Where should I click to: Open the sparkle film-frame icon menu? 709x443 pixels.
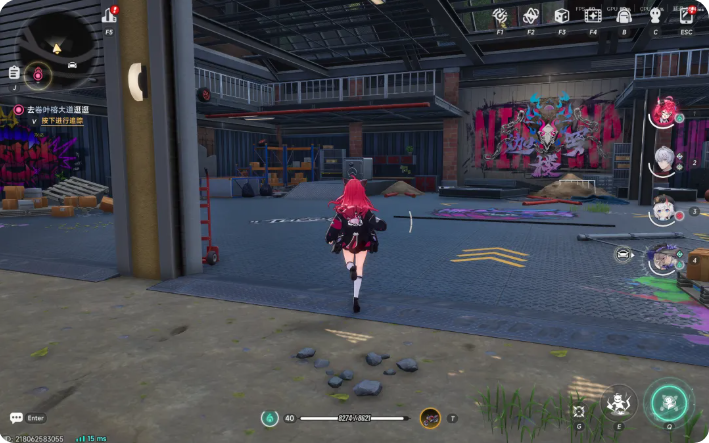click(x=593, y=16)
